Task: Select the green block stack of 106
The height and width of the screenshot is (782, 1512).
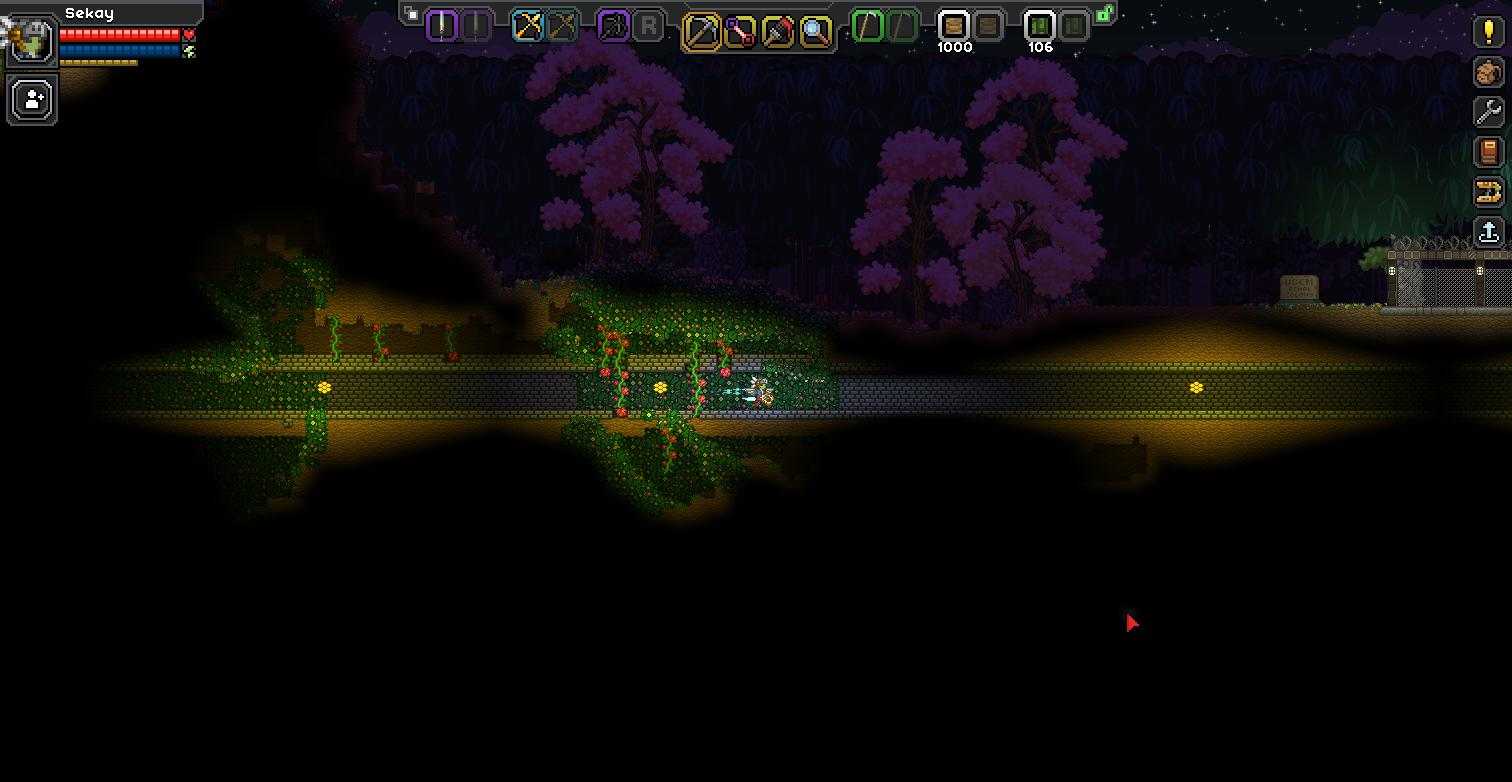Action: pyautogui.click(x=1040, y=26)
